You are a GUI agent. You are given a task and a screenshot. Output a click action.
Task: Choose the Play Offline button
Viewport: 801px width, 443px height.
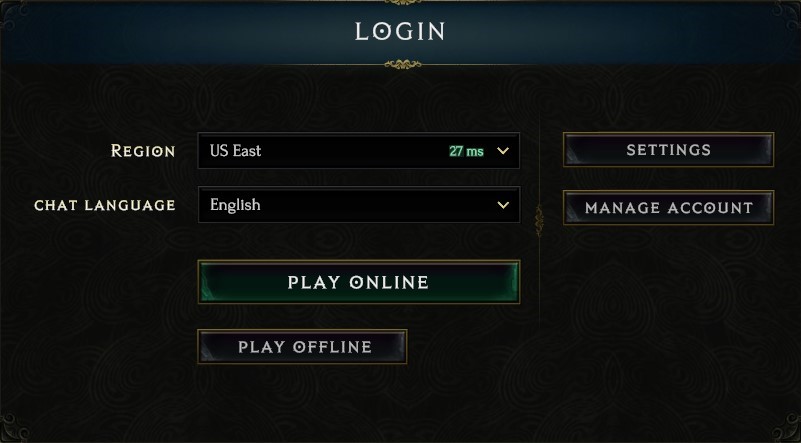(303, 347)
